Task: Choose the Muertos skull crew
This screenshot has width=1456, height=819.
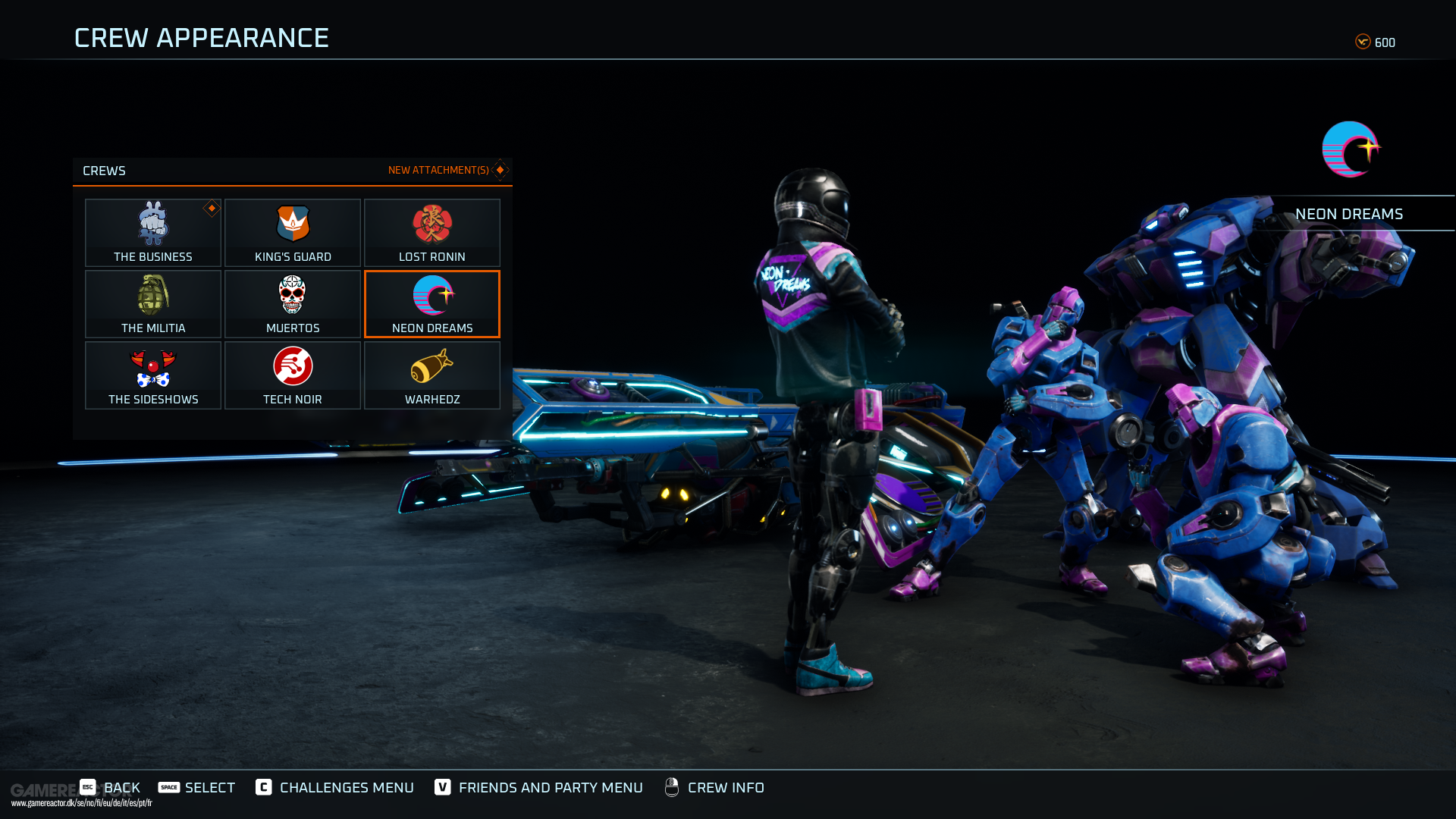Action: (x=293, y=303)
